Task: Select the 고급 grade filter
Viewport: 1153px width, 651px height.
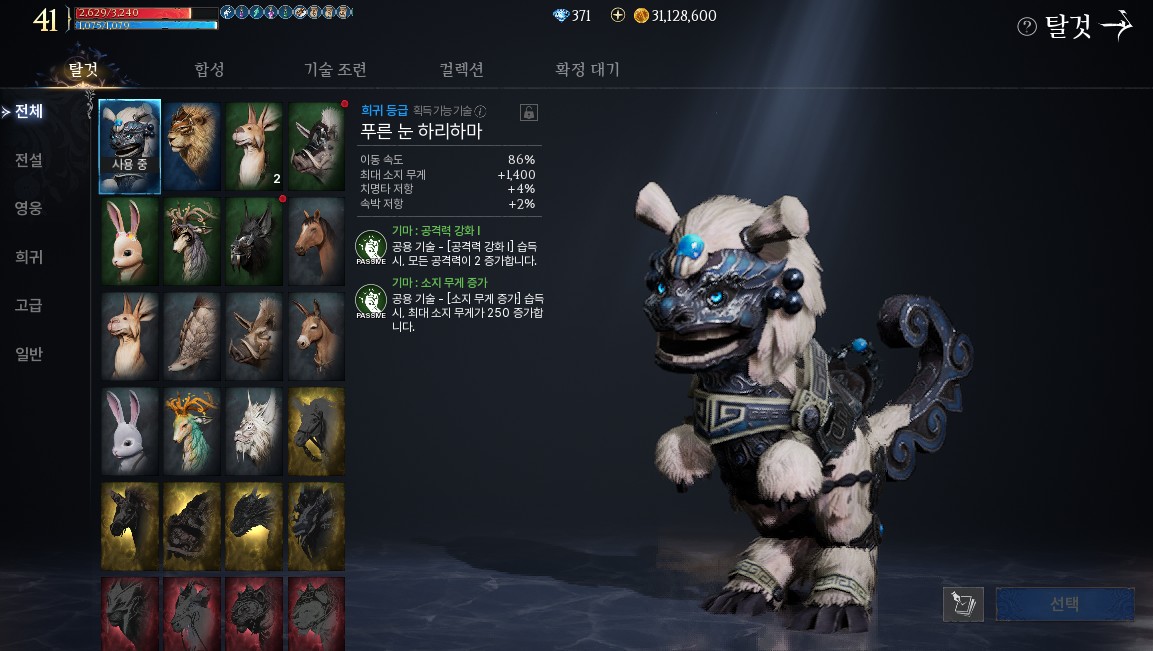Action: [x=28, y=305]
